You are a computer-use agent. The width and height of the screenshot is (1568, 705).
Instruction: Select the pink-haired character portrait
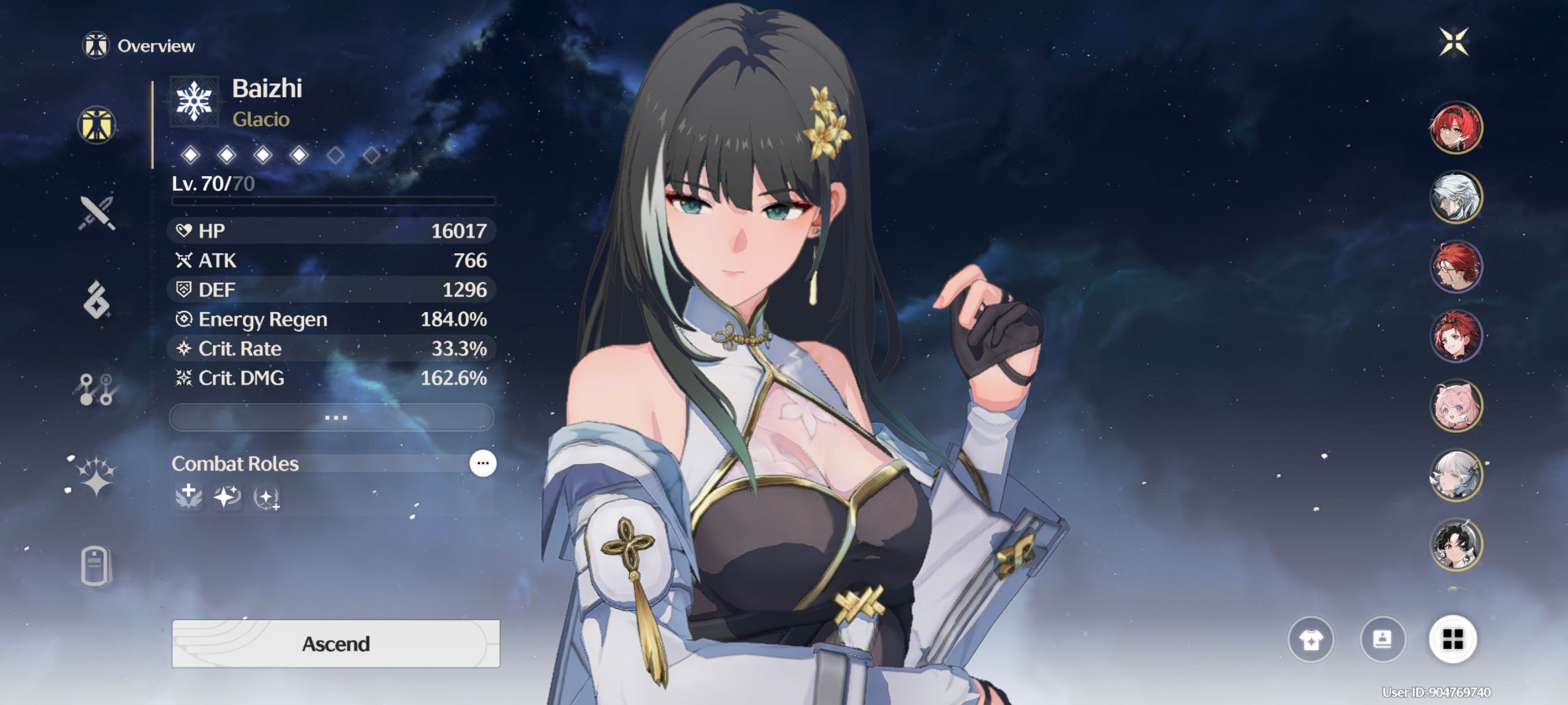[1455, 405]
